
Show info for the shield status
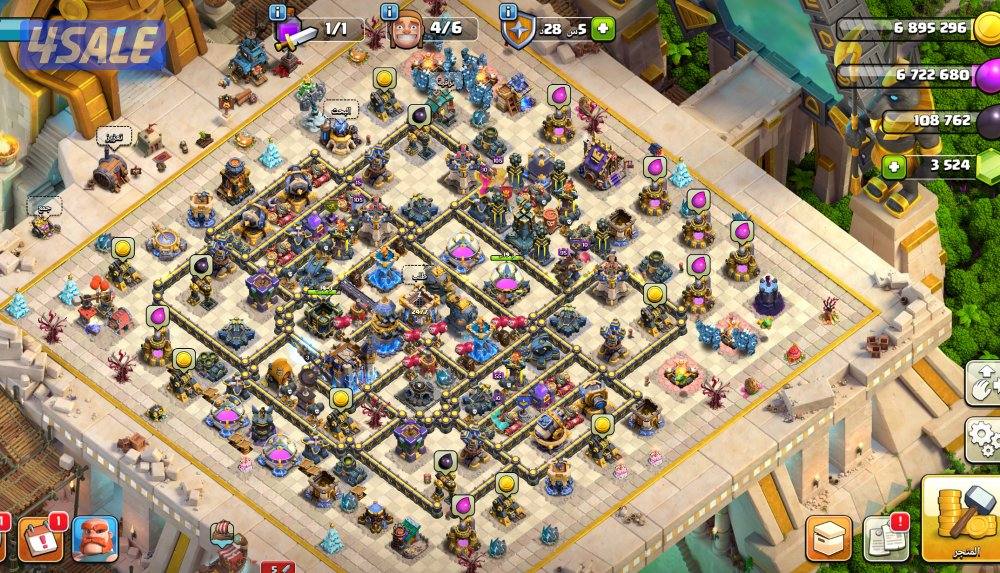pos(509,12)
